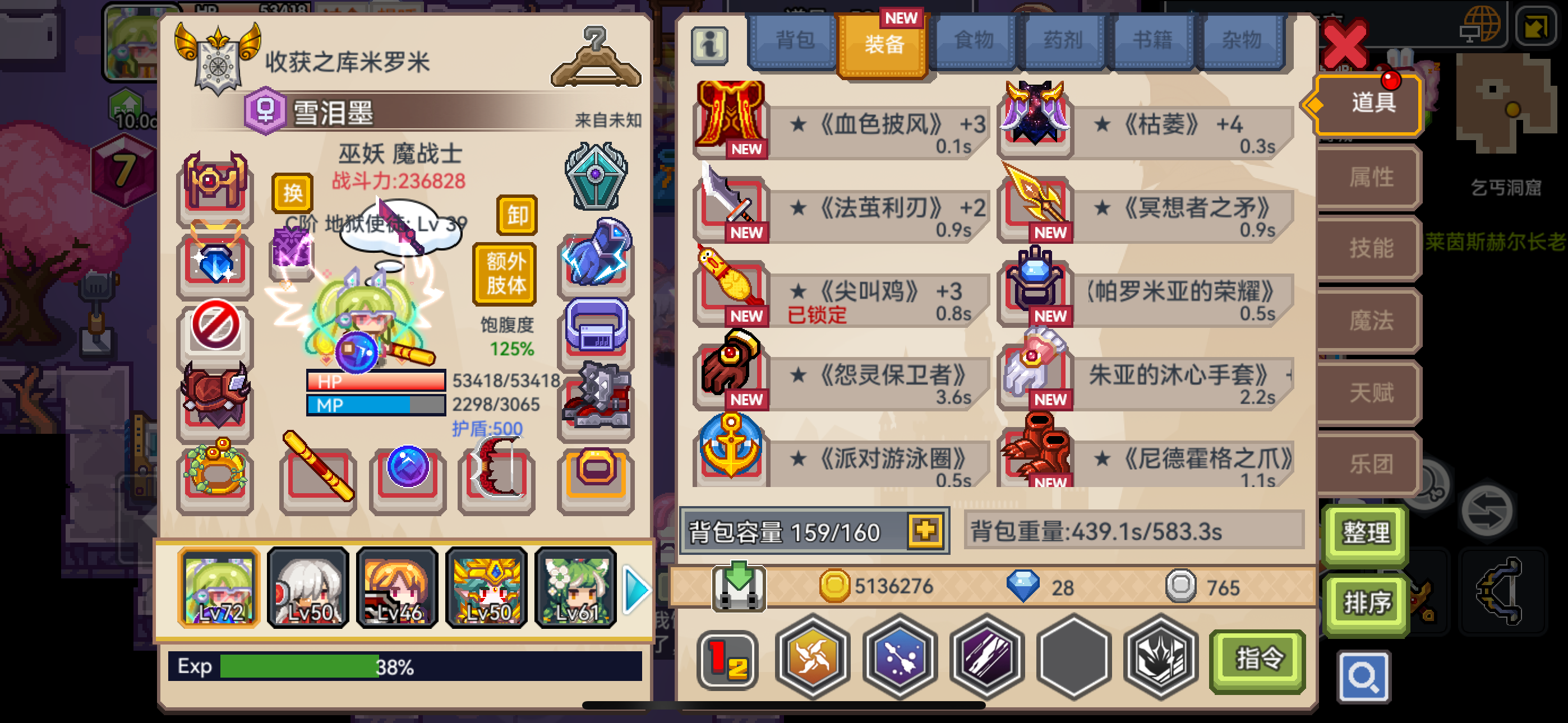The width and height of the screenshot is (1568, 723).
Task: Click the info icon beside the inventory tabs
Action: coord(711,45)
